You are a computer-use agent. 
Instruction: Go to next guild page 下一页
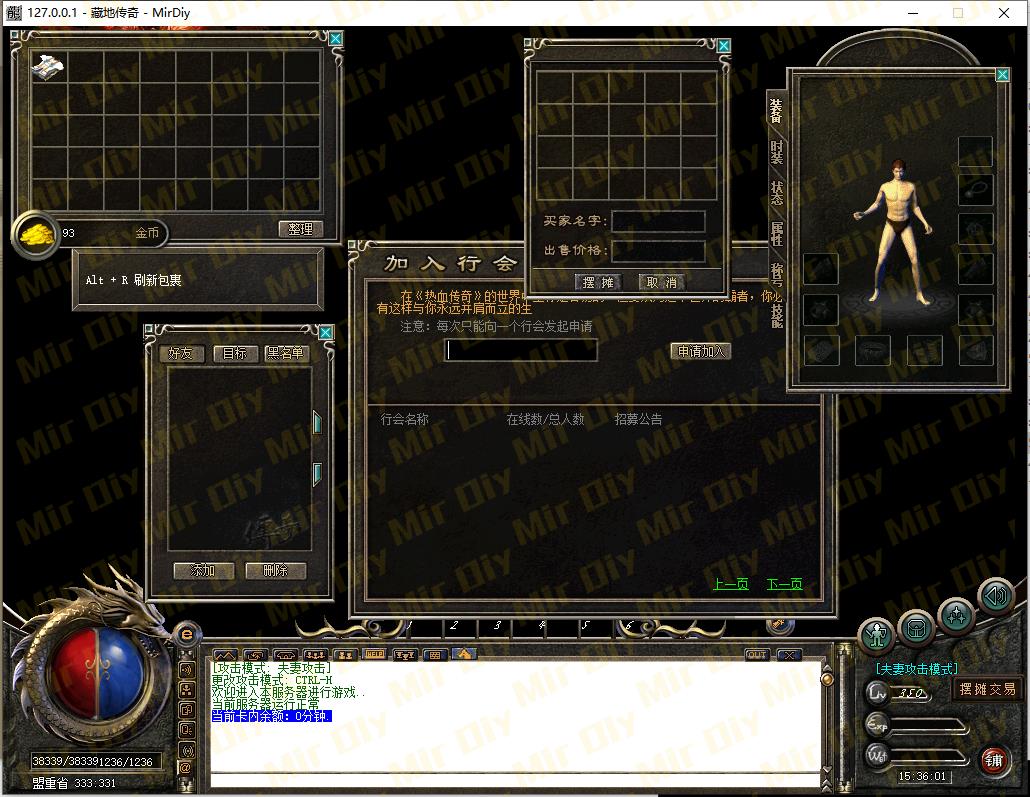click(784, 584)
